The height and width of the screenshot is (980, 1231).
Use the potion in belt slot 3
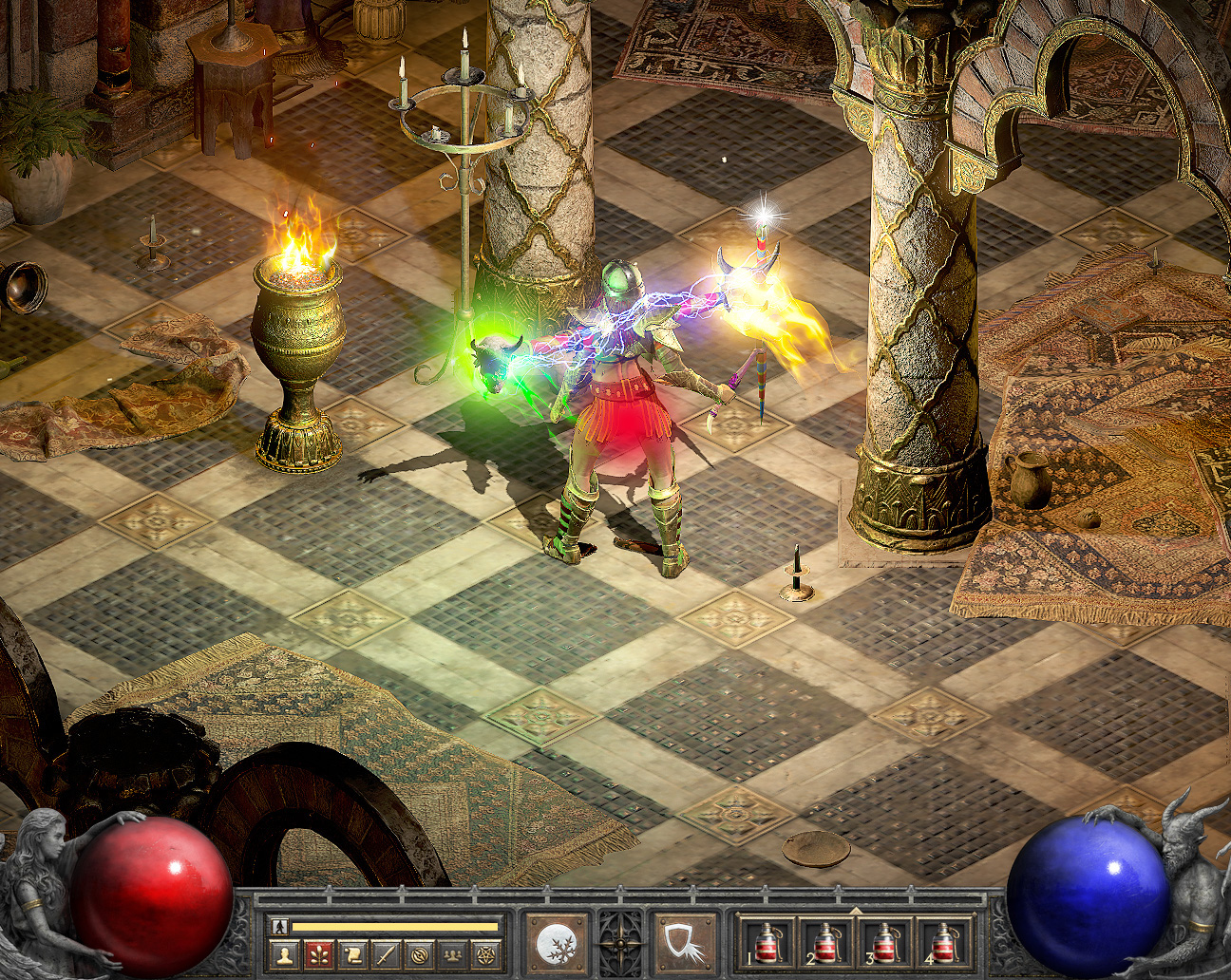[x=883, y=943]
